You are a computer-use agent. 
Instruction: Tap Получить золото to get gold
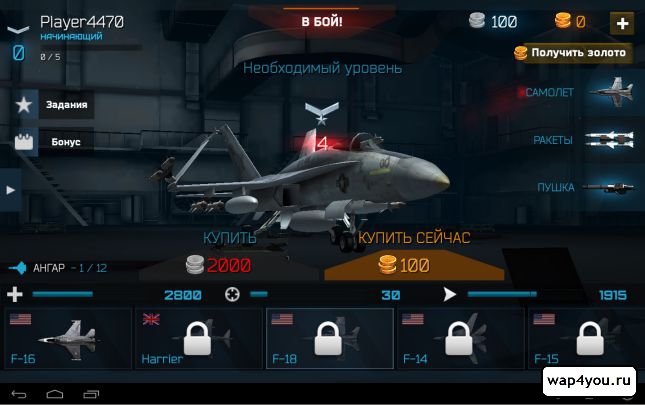coord(571,53)
